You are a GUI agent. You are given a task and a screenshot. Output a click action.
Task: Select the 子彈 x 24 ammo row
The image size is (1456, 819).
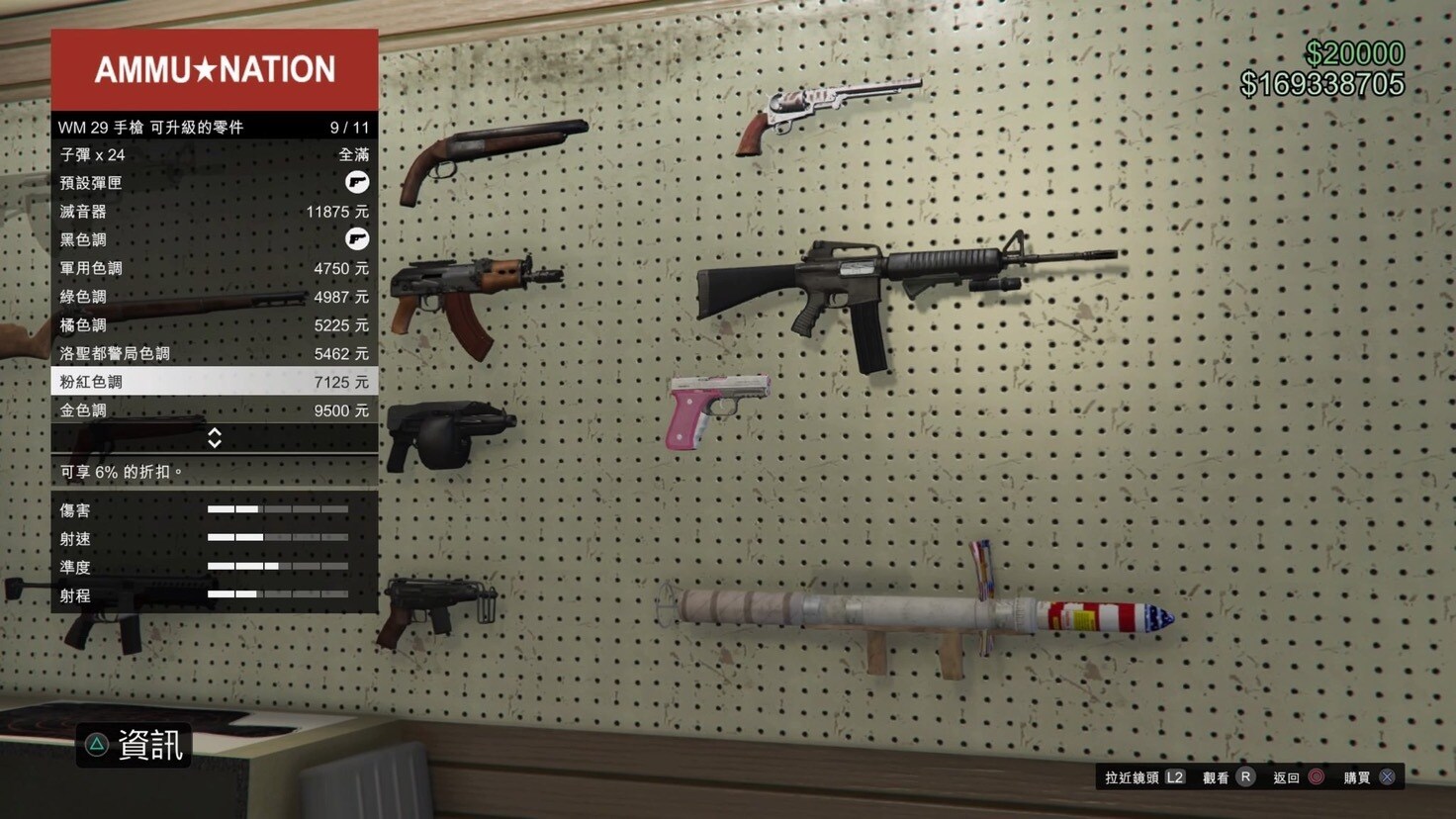[x=214, y=155]
